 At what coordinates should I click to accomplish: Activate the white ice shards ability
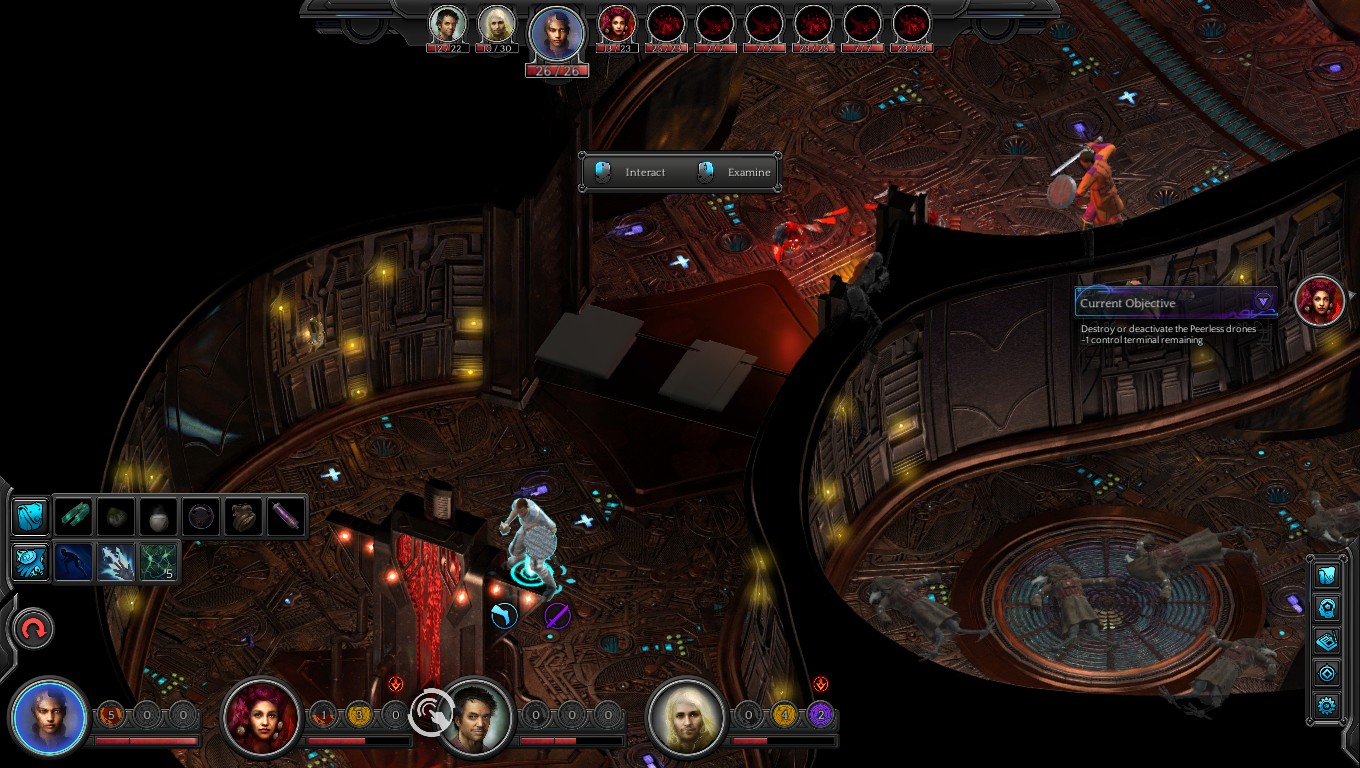point(117,561)
